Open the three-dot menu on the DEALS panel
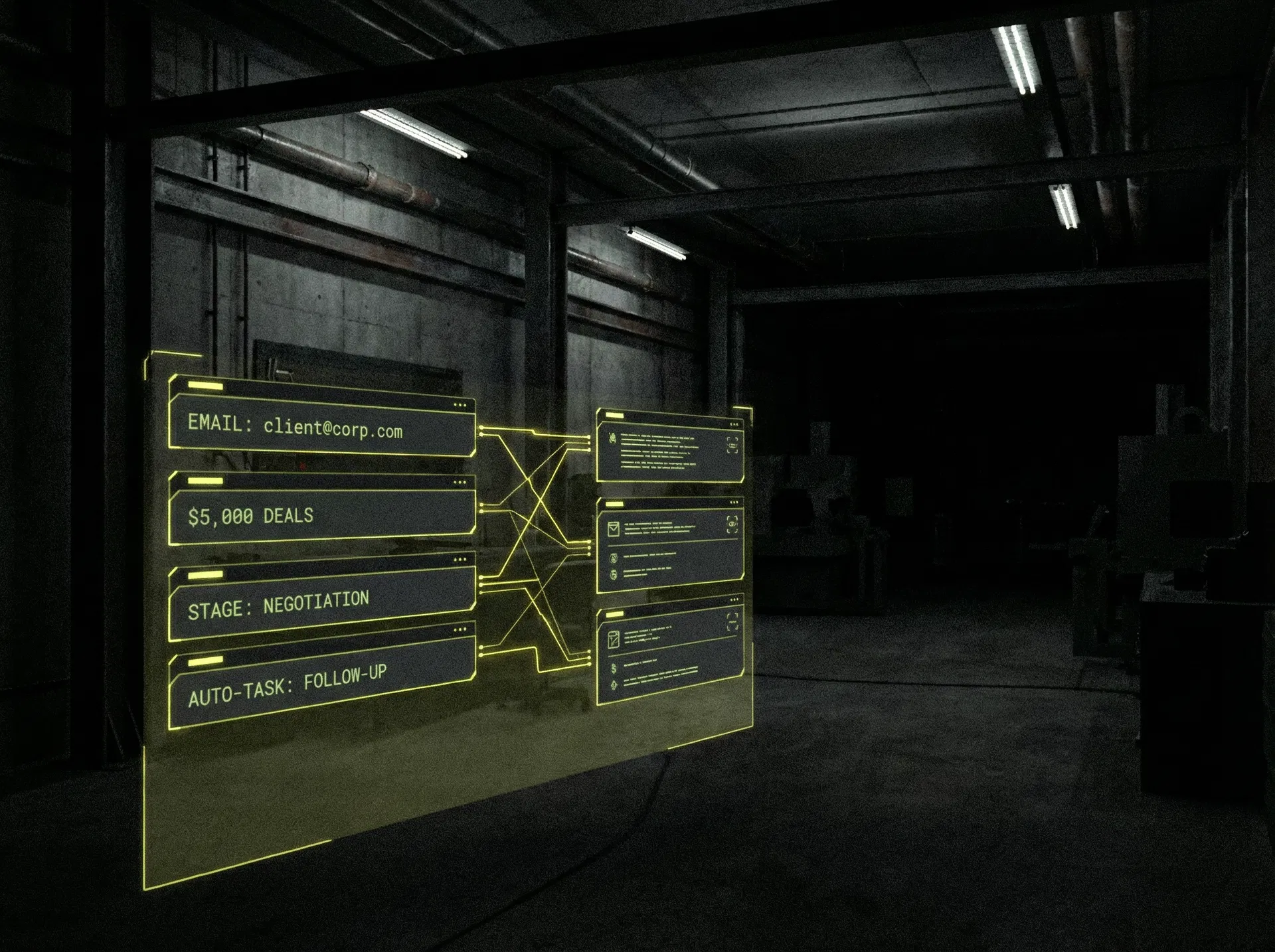 460,483
